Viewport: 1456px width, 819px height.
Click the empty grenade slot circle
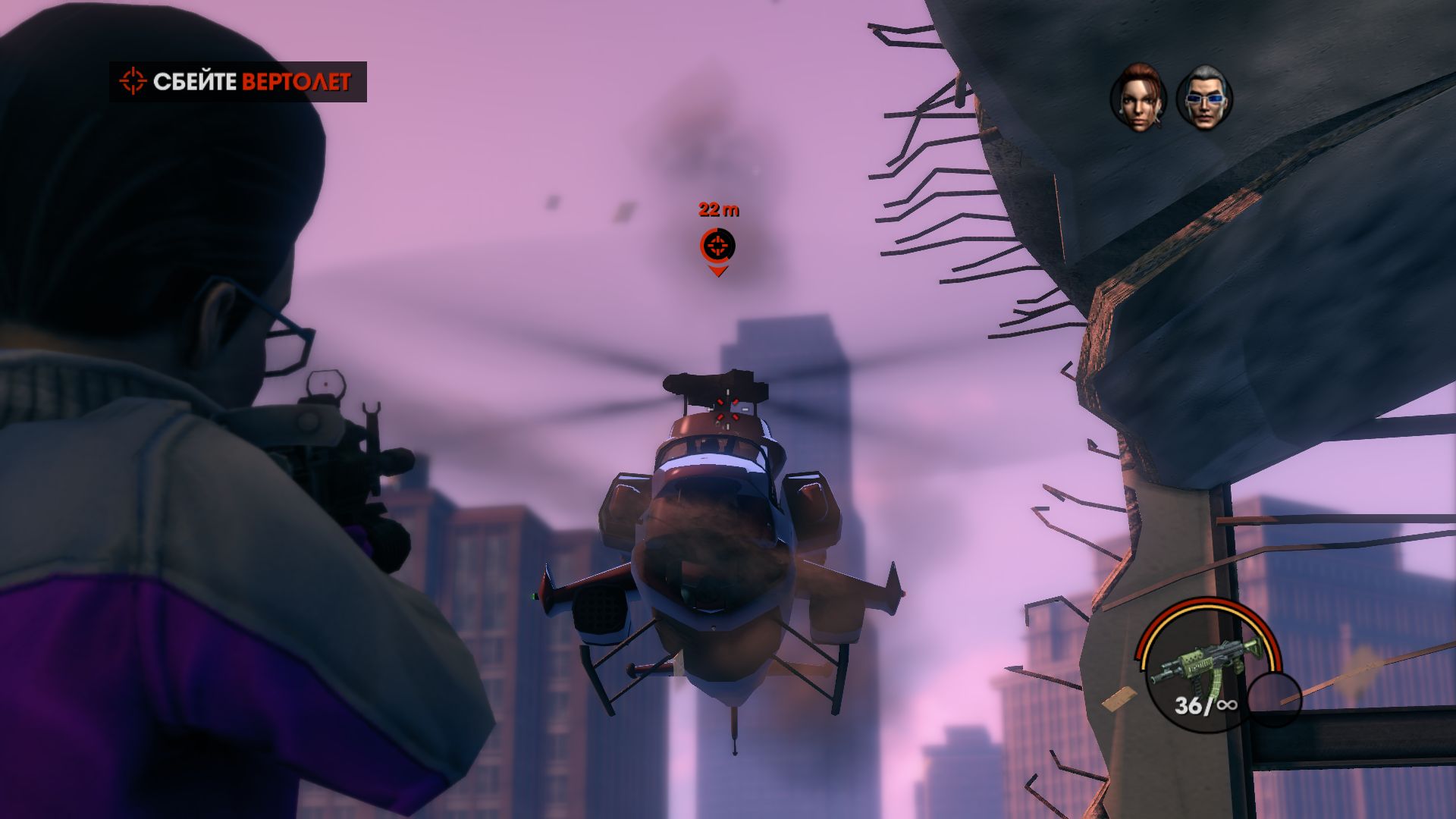pos(1274,698)
